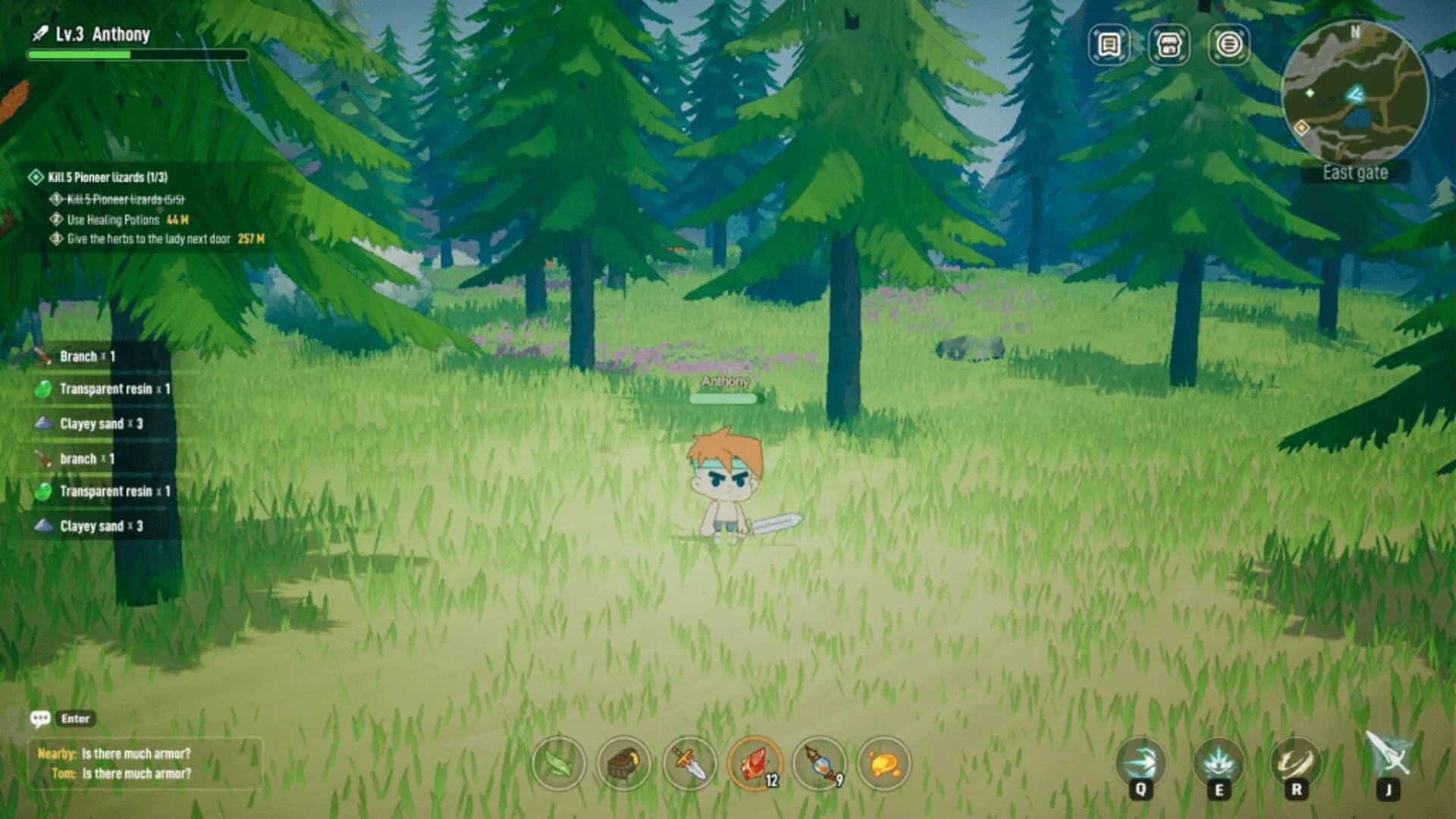This screenshot has height=819, width=1456.
Task: Click Anthony's experience bar
Action: pyautogui.click(x=136, y=54)
